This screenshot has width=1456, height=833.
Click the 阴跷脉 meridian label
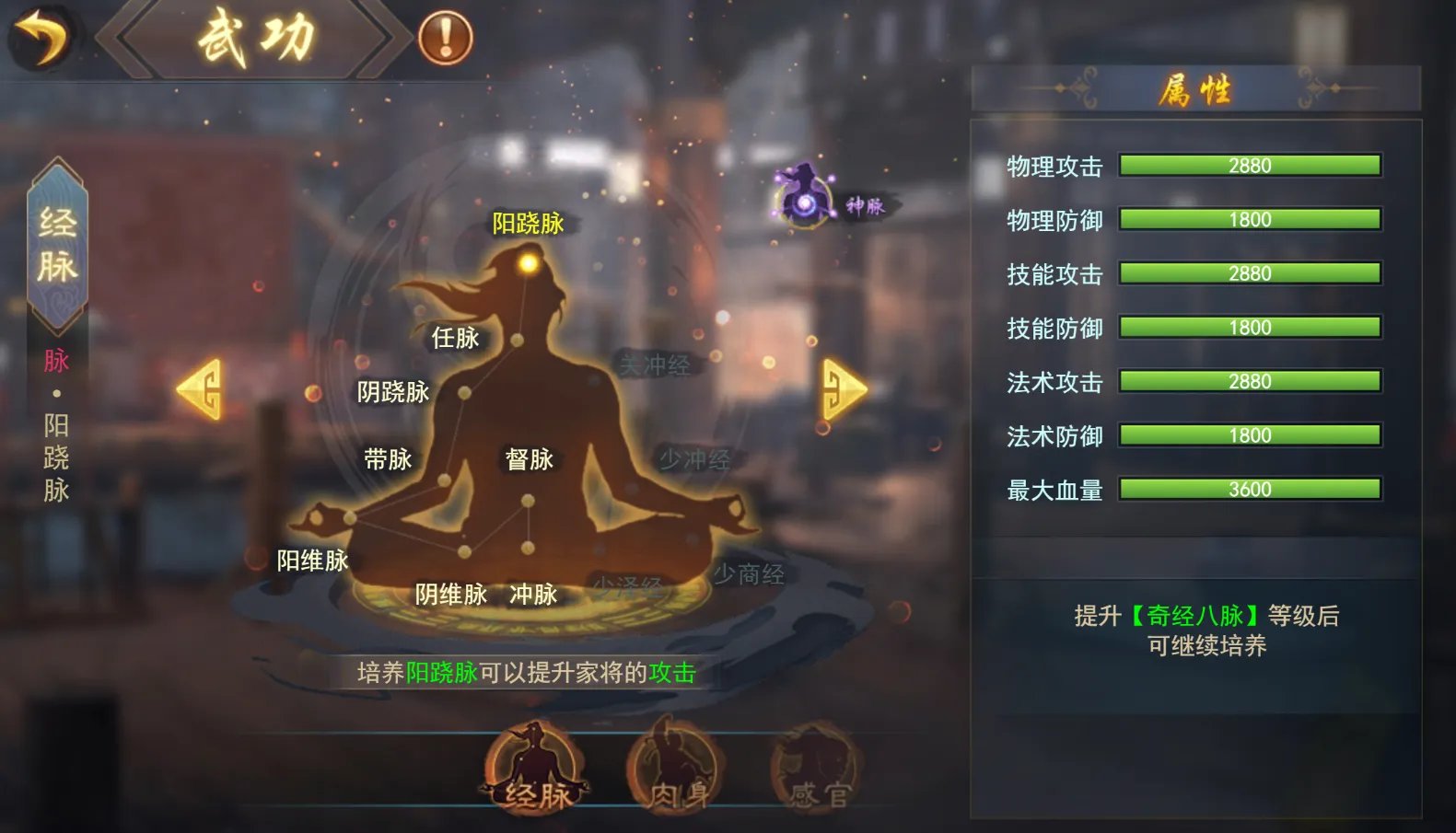(x=394, y=392)
